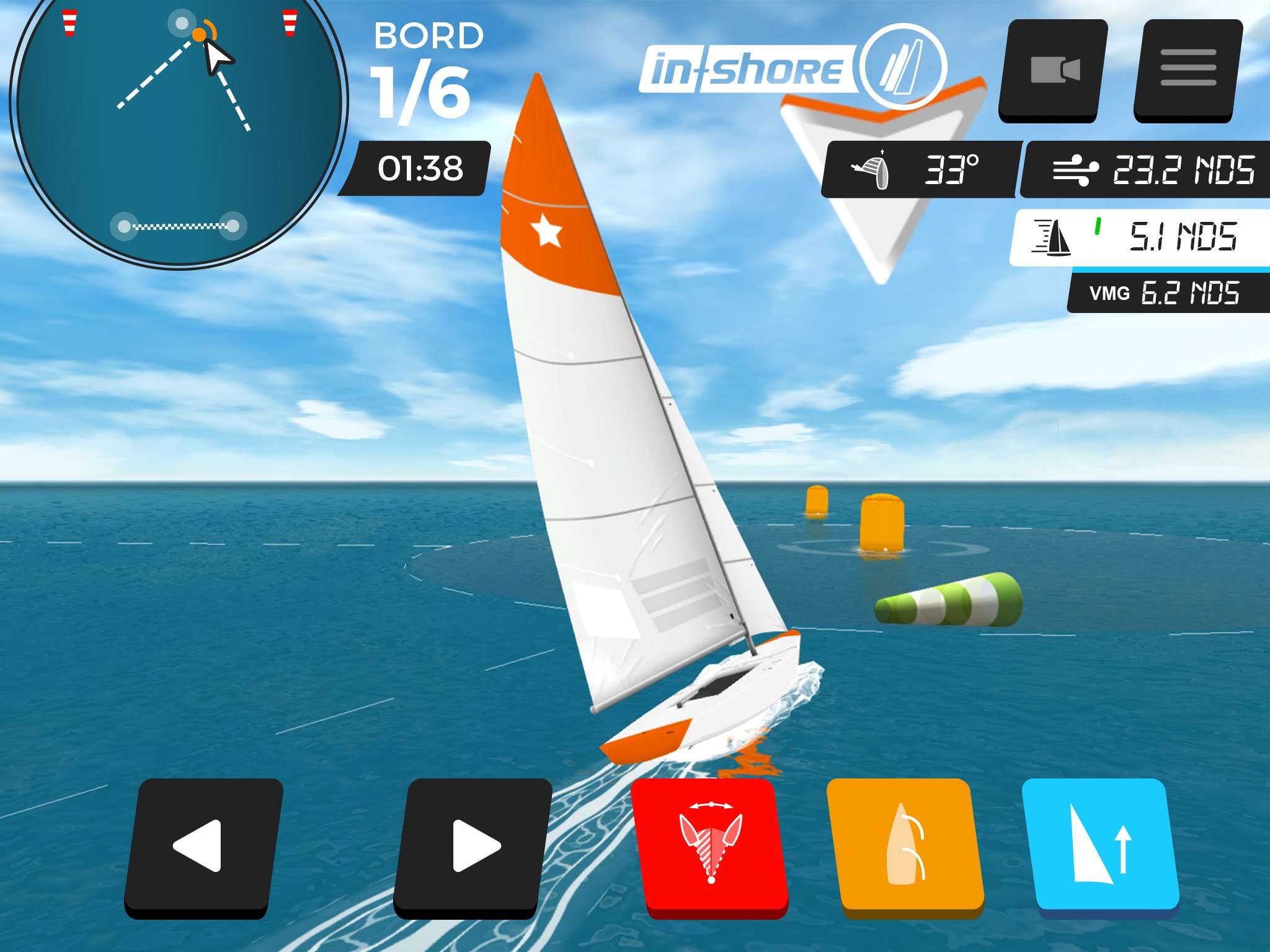The width and height of the screenshot is (1270, 952).
Task: Open the hamburger menu
Action: pos(1188,70)
